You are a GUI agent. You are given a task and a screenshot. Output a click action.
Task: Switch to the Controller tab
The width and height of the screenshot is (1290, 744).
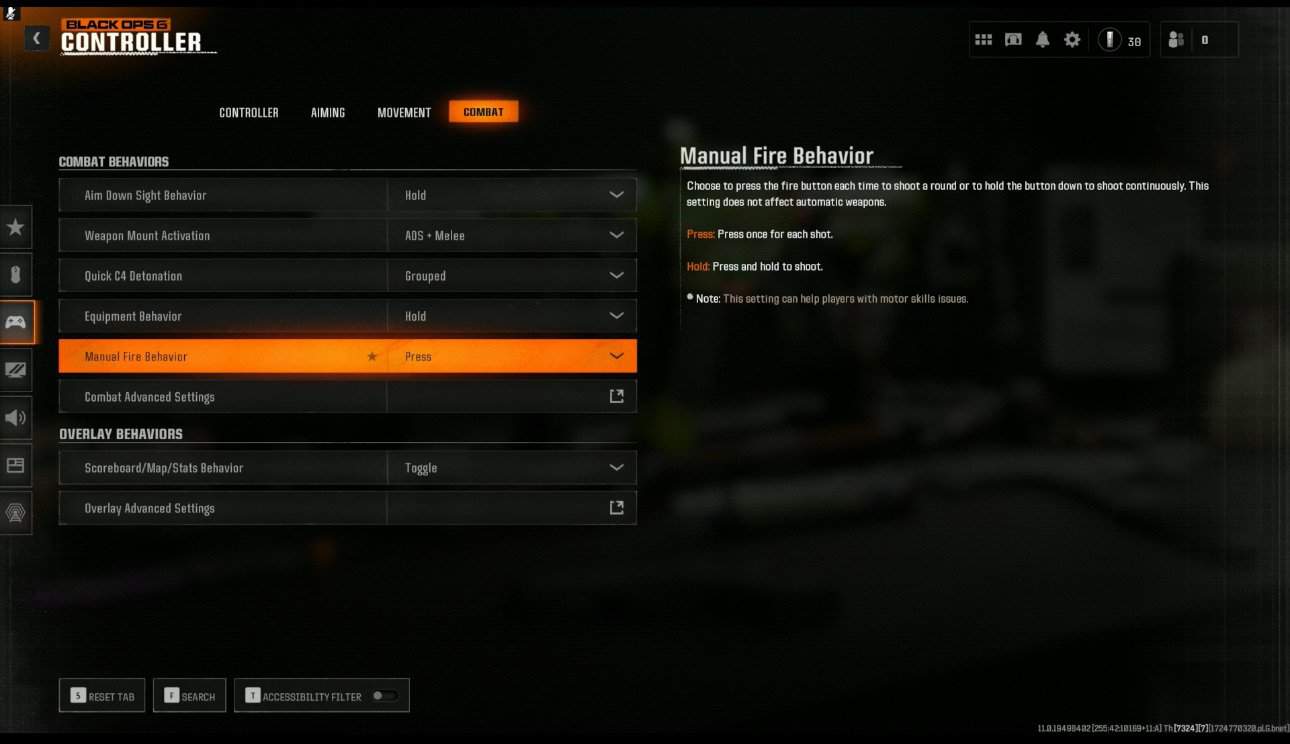click(x=249, y=112)
